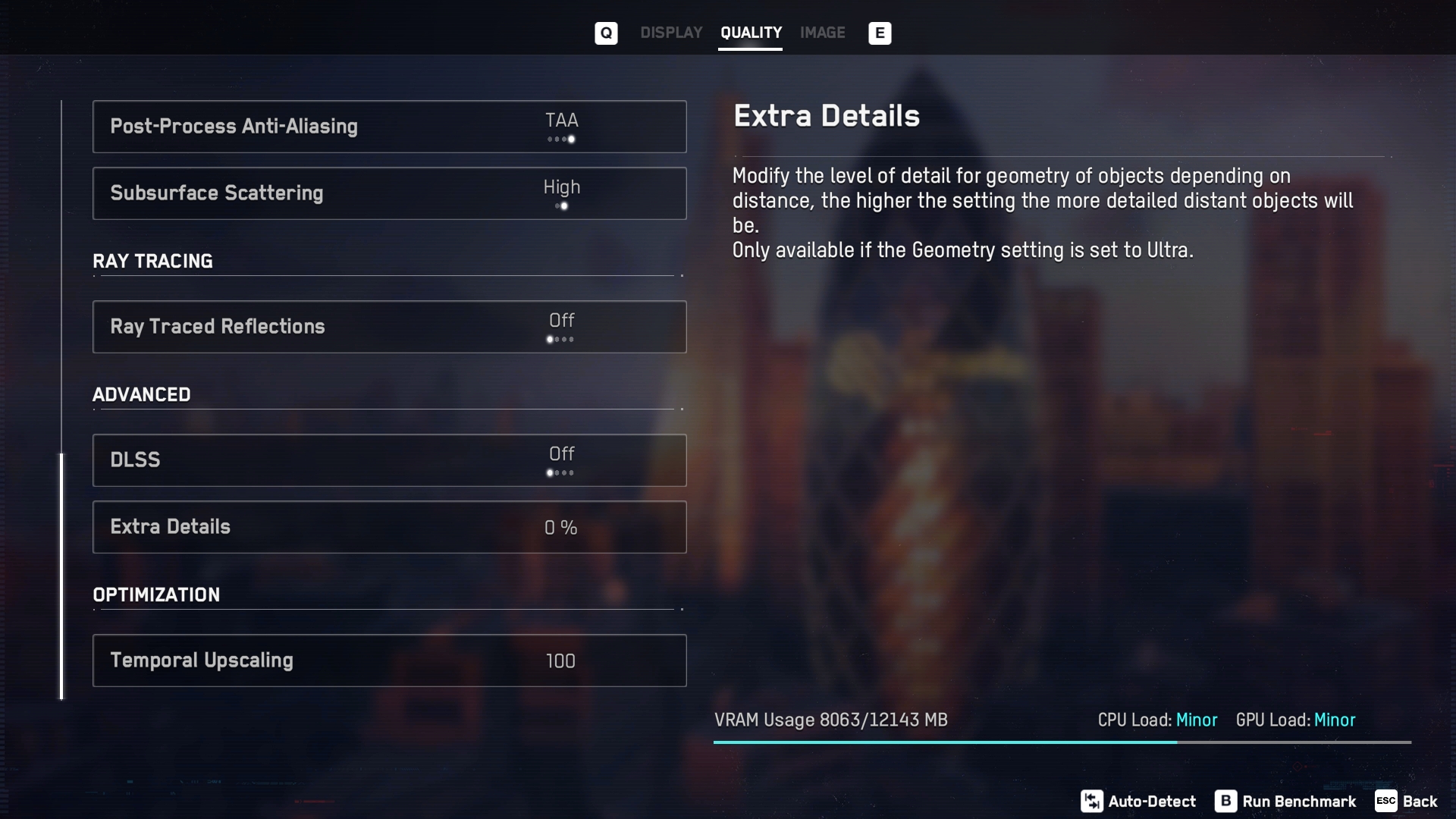Select the Ray Traced Reflections row
This screenshot has height=819, width=1456.
point(389,327)
